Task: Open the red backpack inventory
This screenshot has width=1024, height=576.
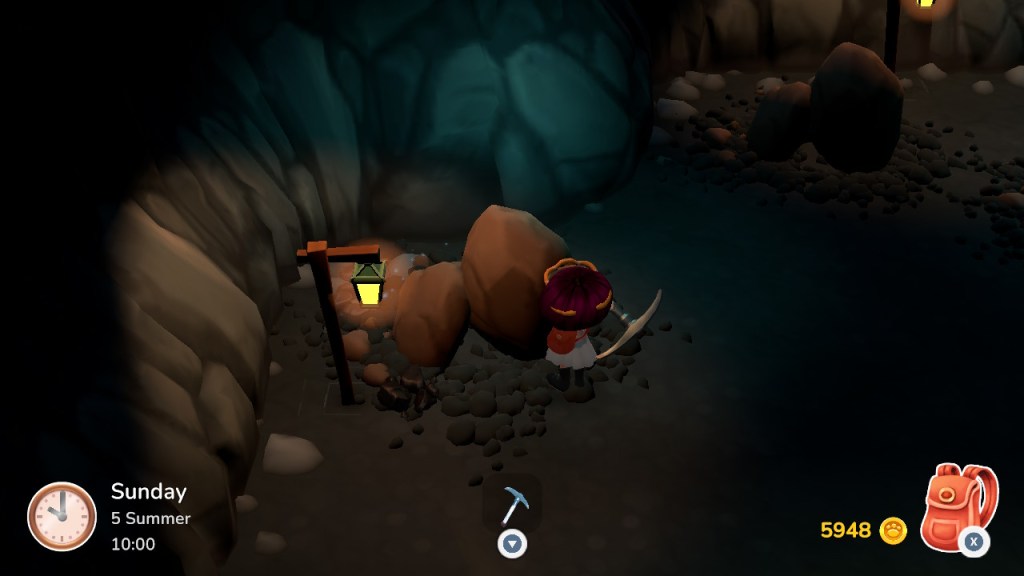Action: click(957, 505)
